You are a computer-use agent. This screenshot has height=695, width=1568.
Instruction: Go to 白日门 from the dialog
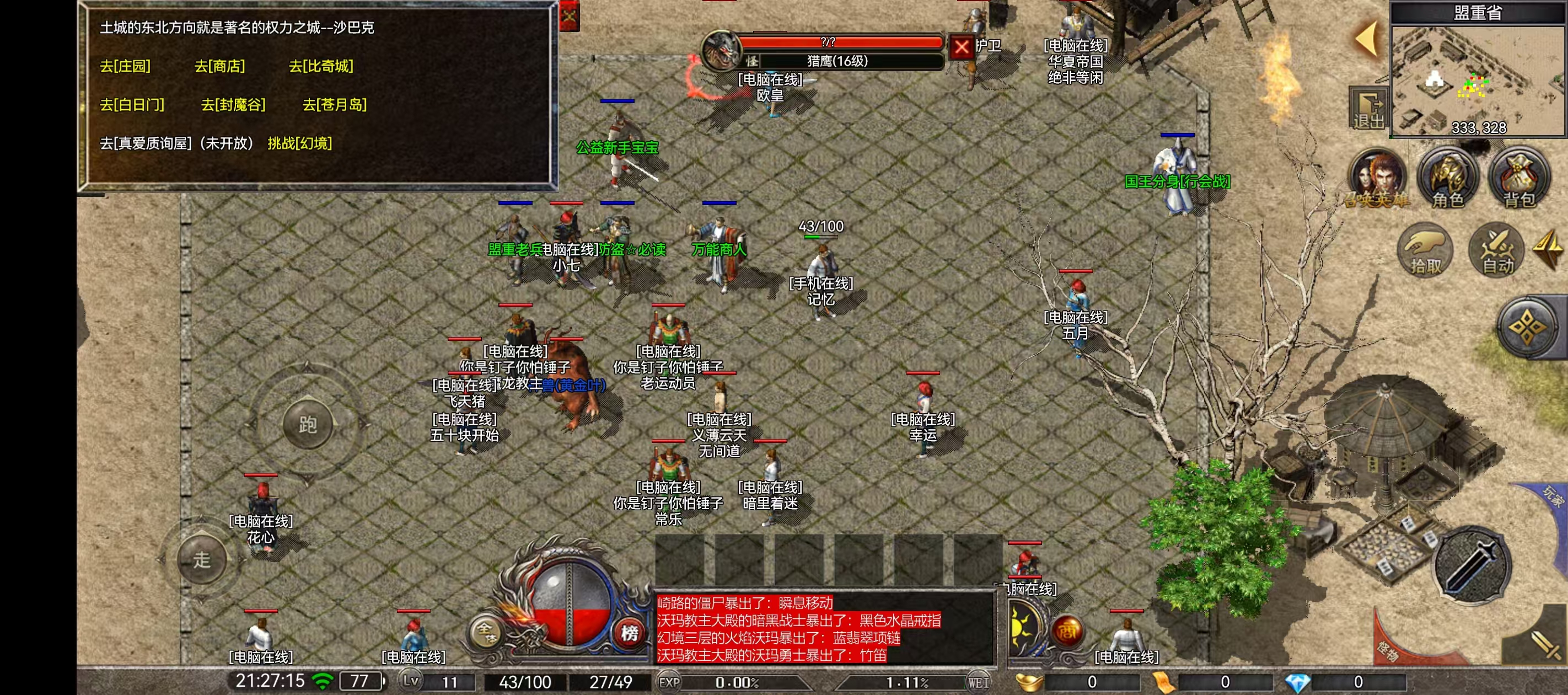tap(131, 105)
